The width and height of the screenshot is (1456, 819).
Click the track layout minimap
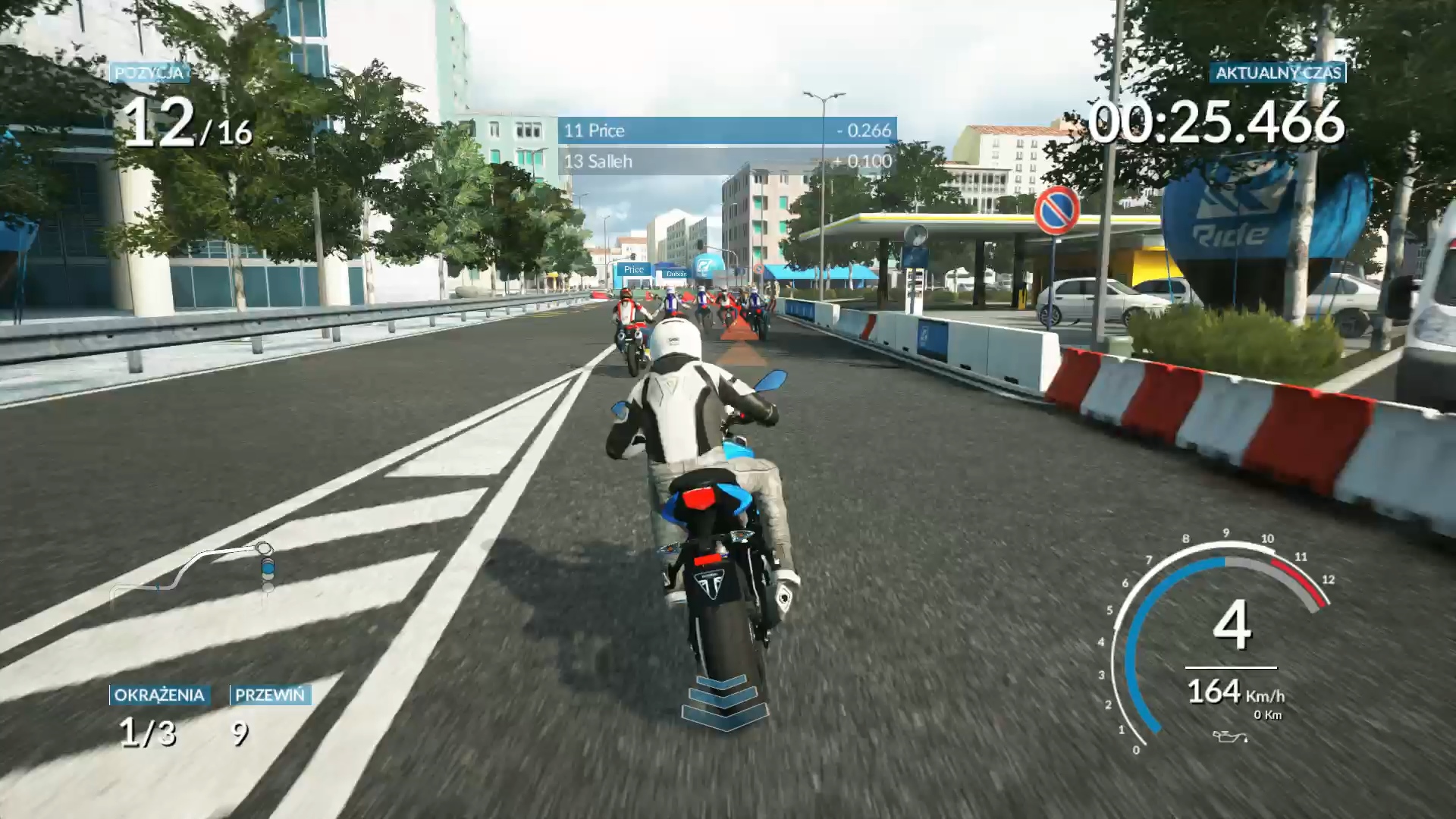pos(193,572)
